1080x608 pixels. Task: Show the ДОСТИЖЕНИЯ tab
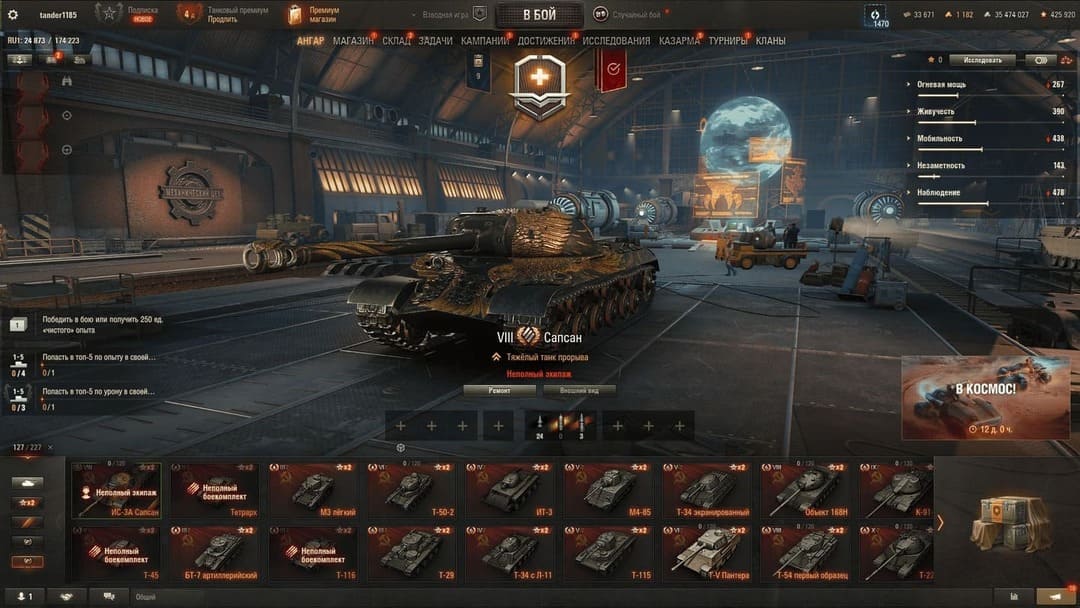547,41
